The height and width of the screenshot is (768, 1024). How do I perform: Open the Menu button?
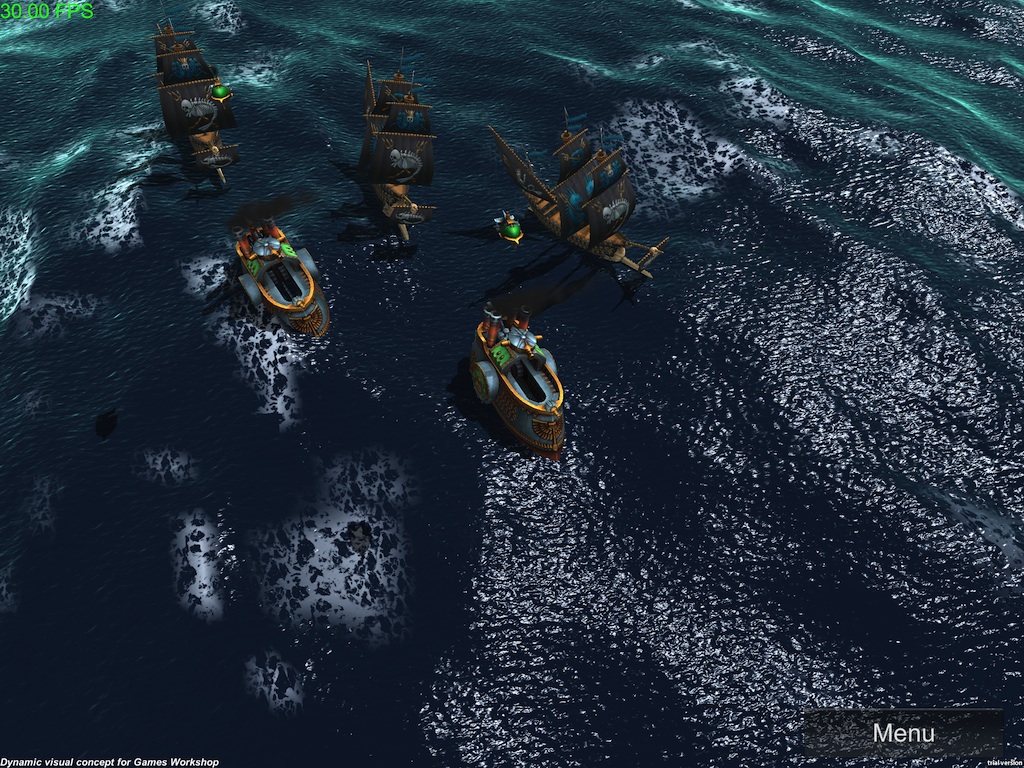pos(903,733)
